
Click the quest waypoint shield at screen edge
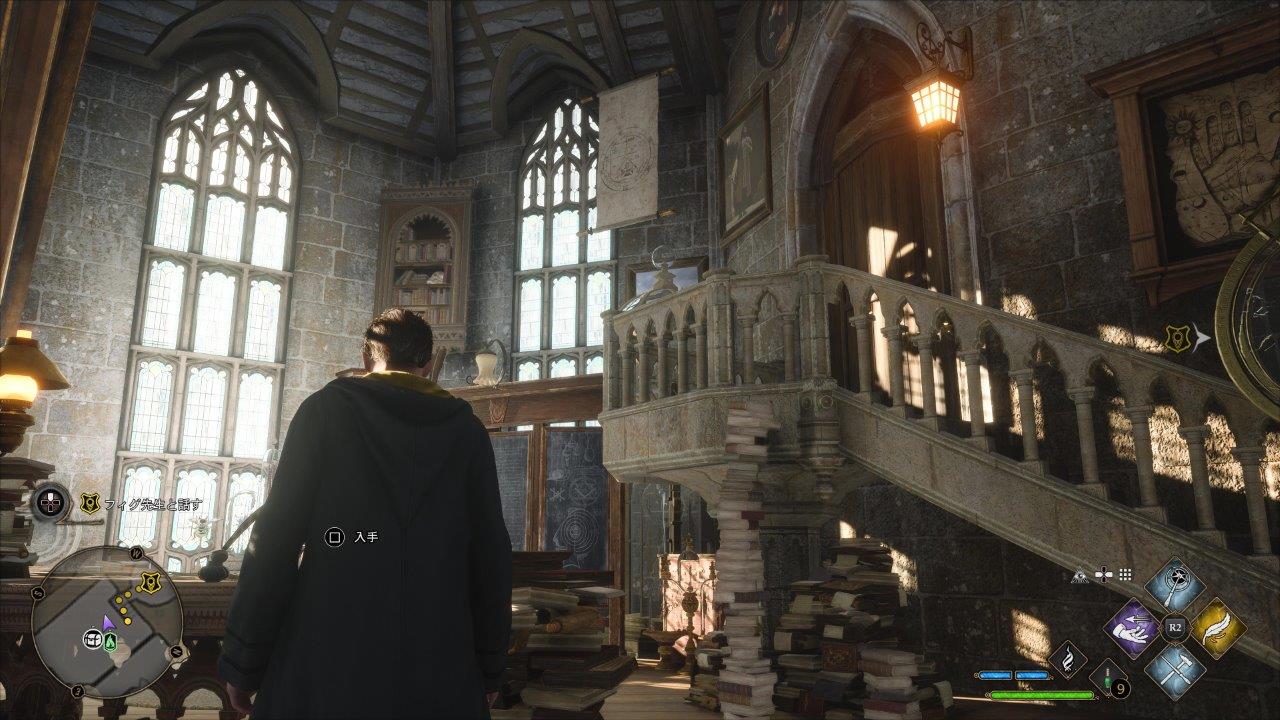point(1176,339)
